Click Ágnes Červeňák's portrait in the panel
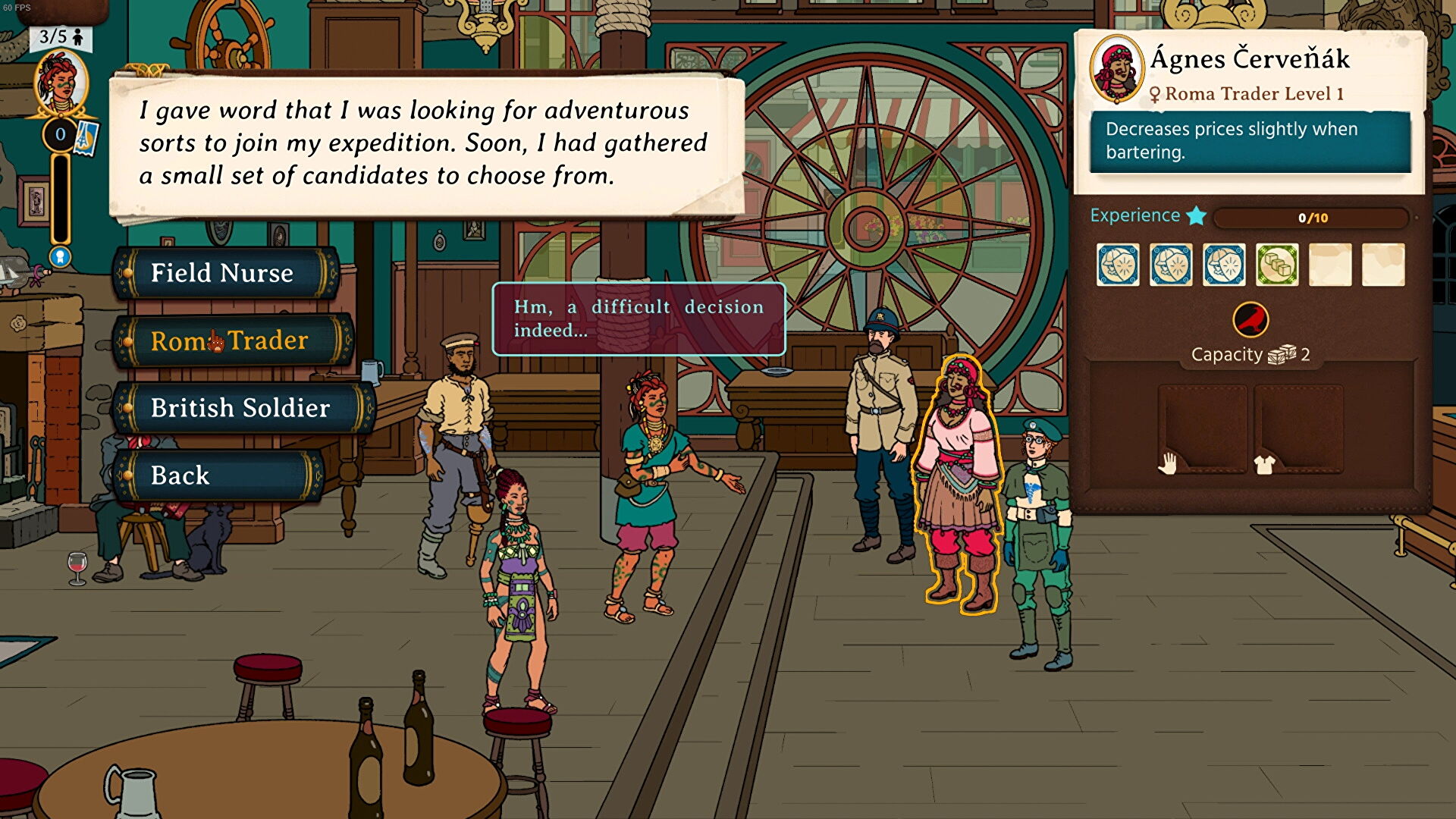The image size is (1456, 819). click(x=1116, y=70)
